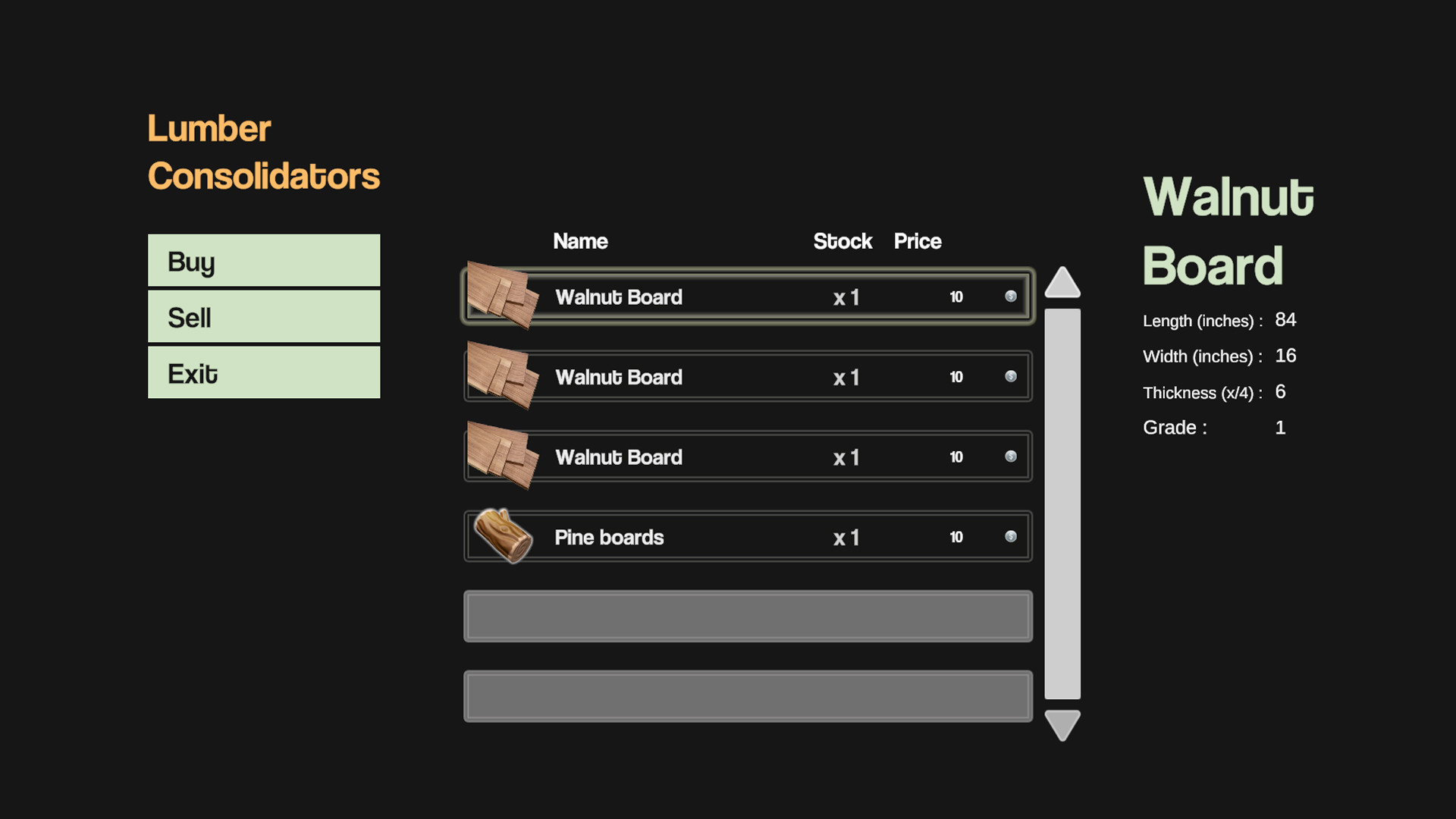Click the walnut board icon on third listing
Screen dimensions: 1456x819
click(x=504, y=457)
